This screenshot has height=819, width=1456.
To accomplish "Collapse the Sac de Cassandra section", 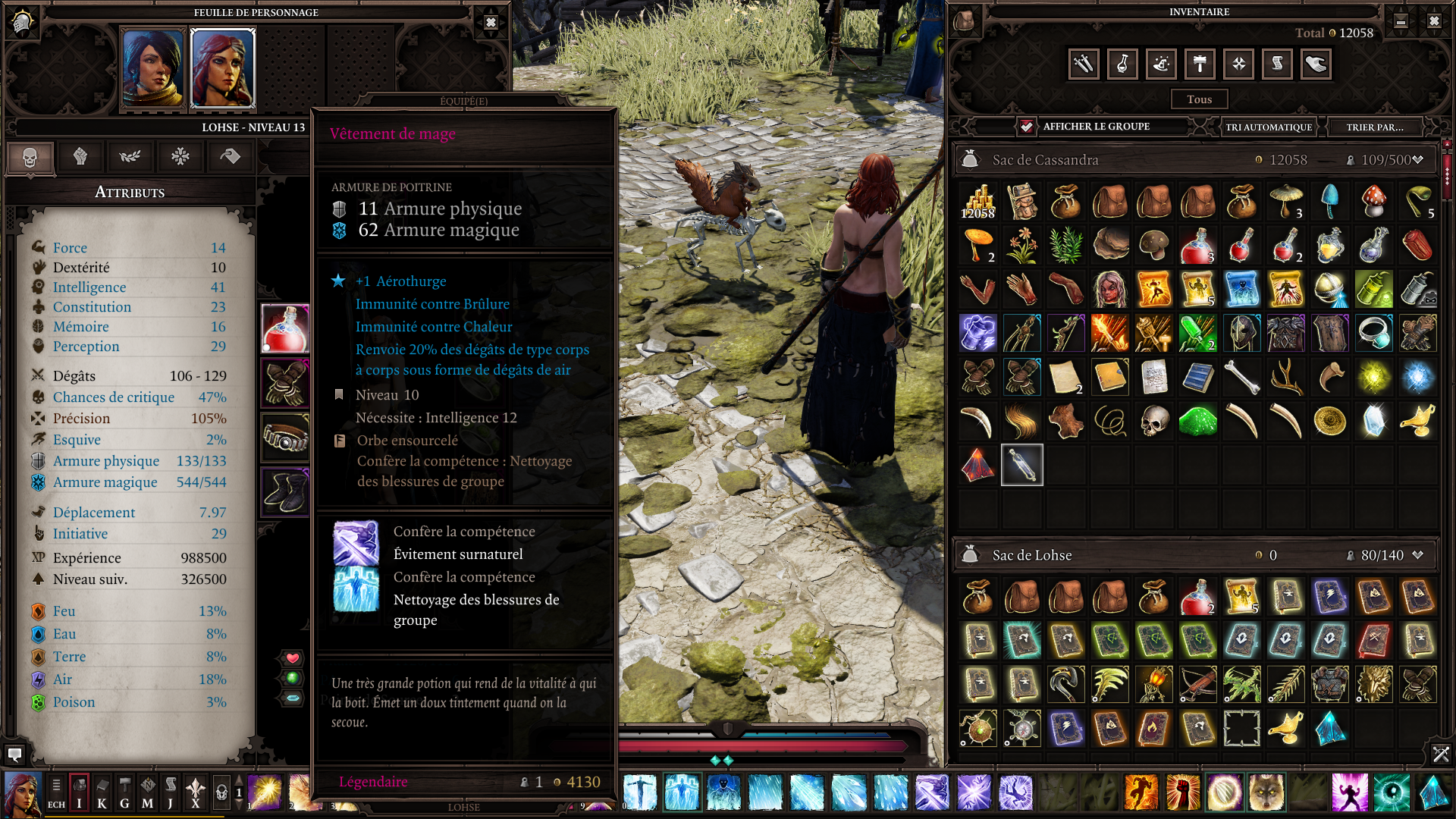I will (1417, 160).
